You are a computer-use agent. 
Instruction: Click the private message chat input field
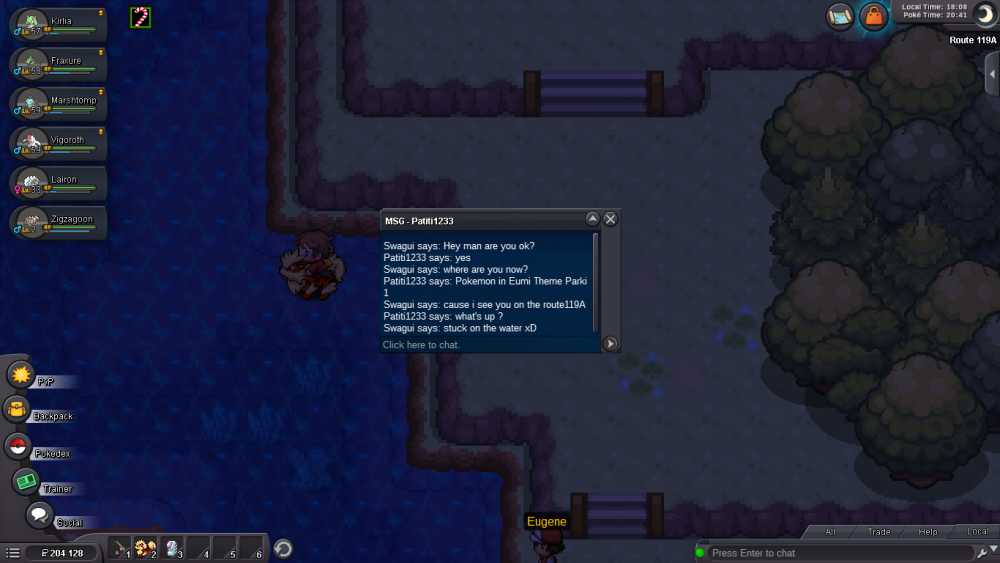click(x=490, y=345)
